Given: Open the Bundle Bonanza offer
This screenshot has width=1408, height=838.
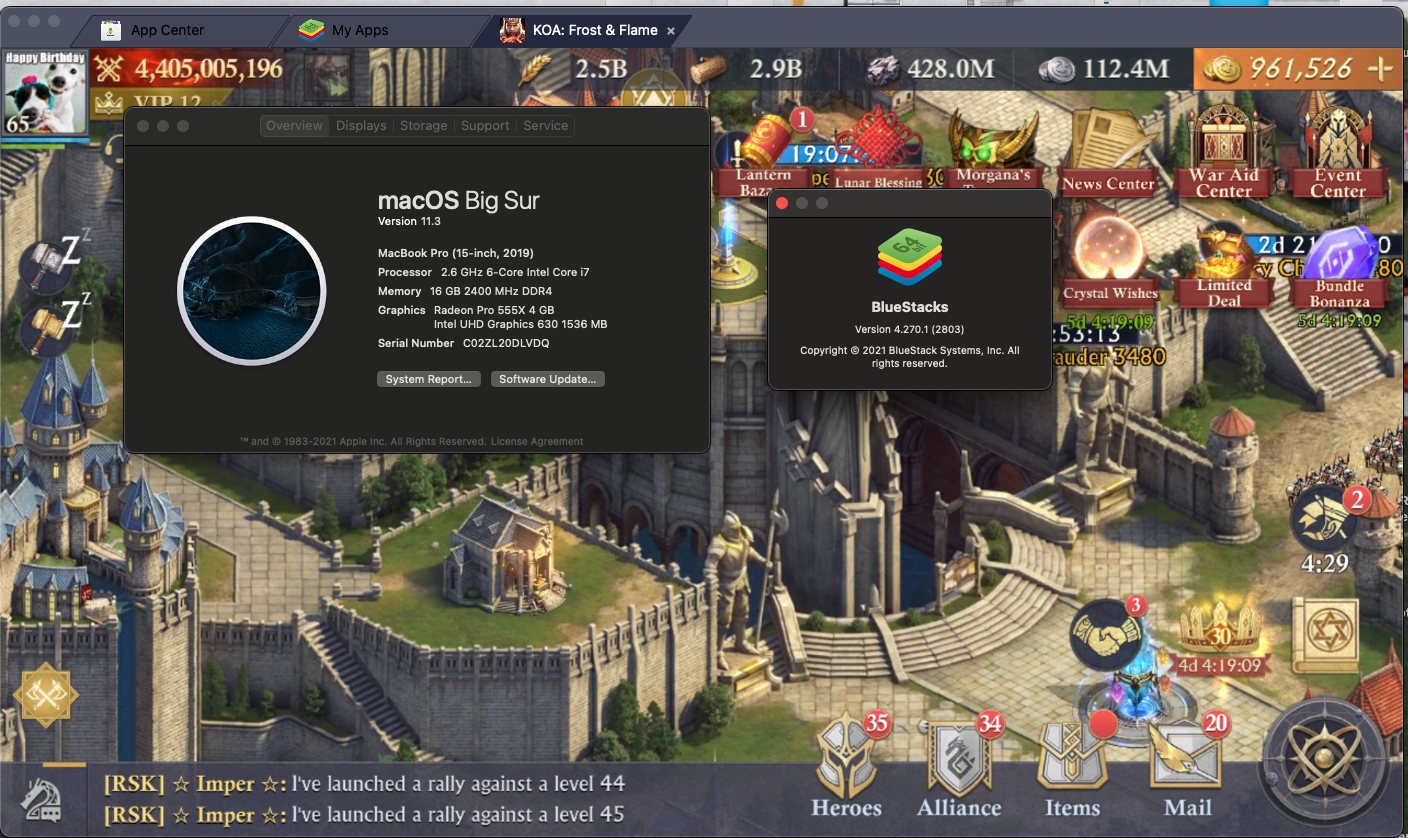Looking at the screenshot, I should pyautogui.click(x=1340, y=265).
